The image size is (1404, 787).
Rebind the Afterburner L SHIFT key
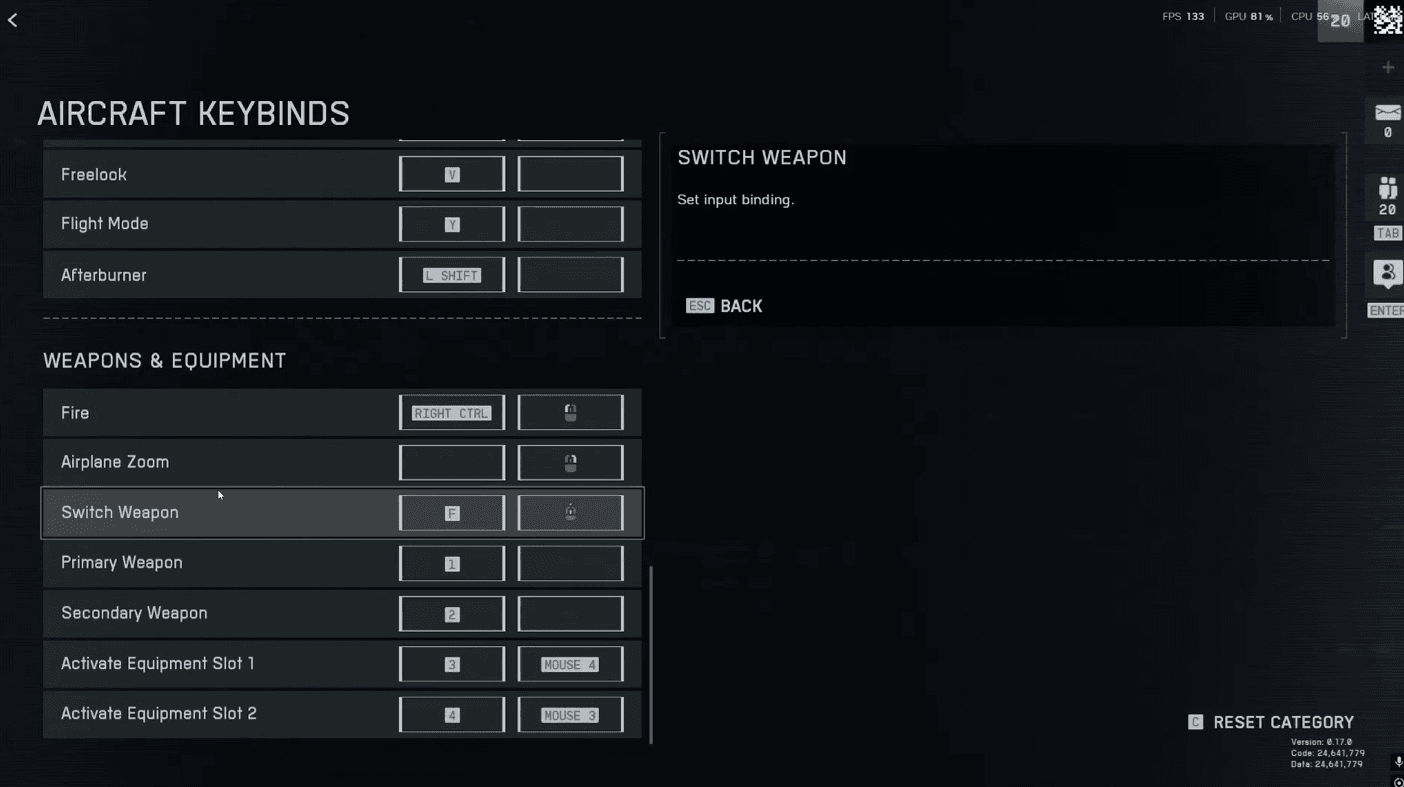tap(452, 275)
